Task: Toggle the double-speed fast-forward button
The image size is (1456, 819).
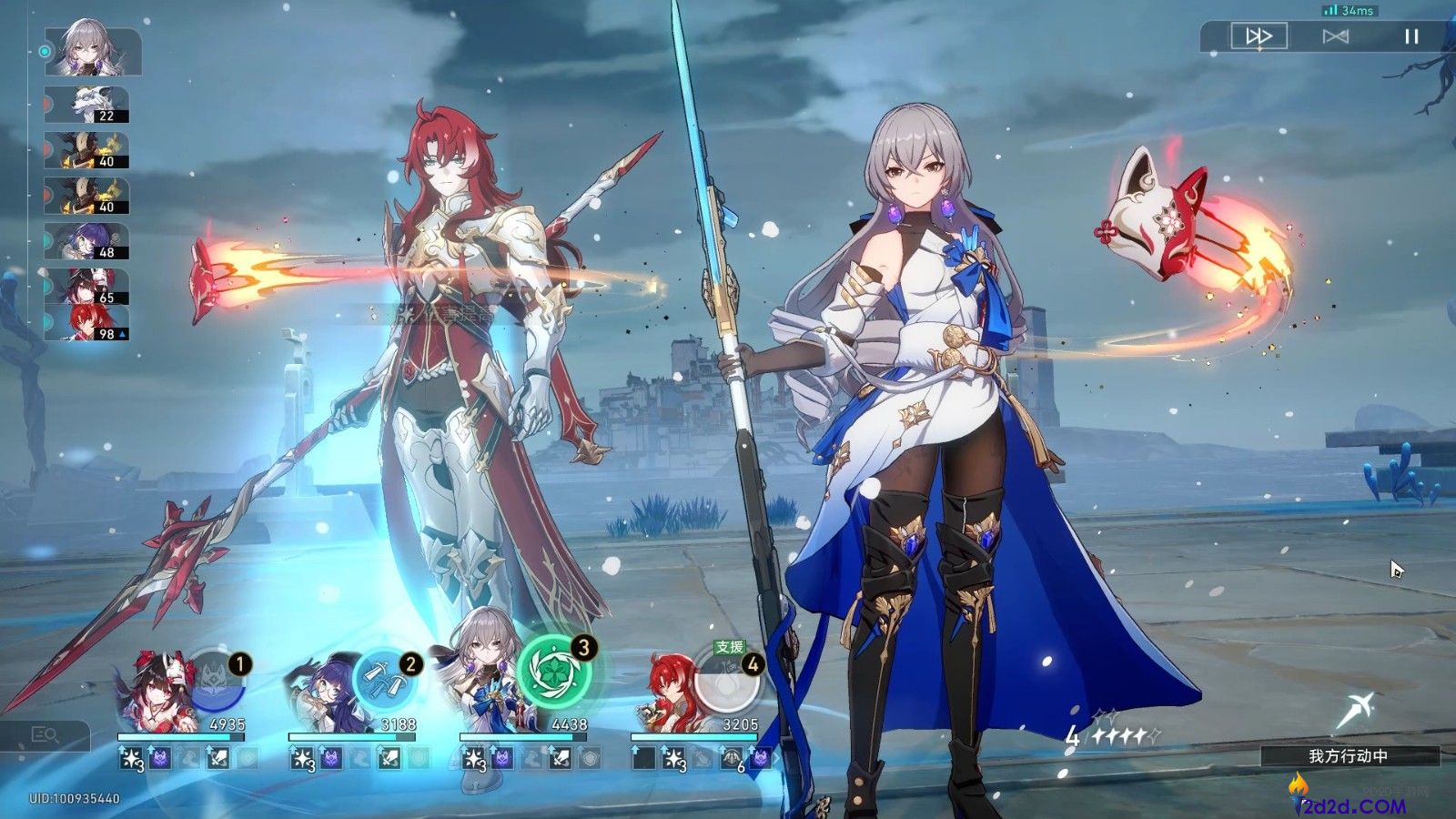Action: pos(1259,36)
